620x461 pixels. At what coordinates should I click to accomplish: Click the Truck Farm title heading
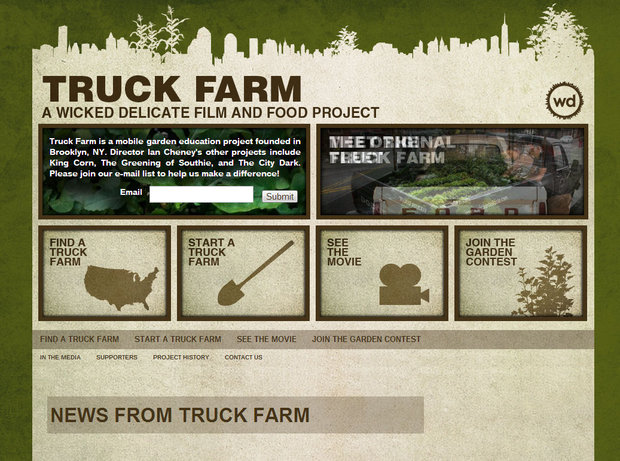(172, 88)
